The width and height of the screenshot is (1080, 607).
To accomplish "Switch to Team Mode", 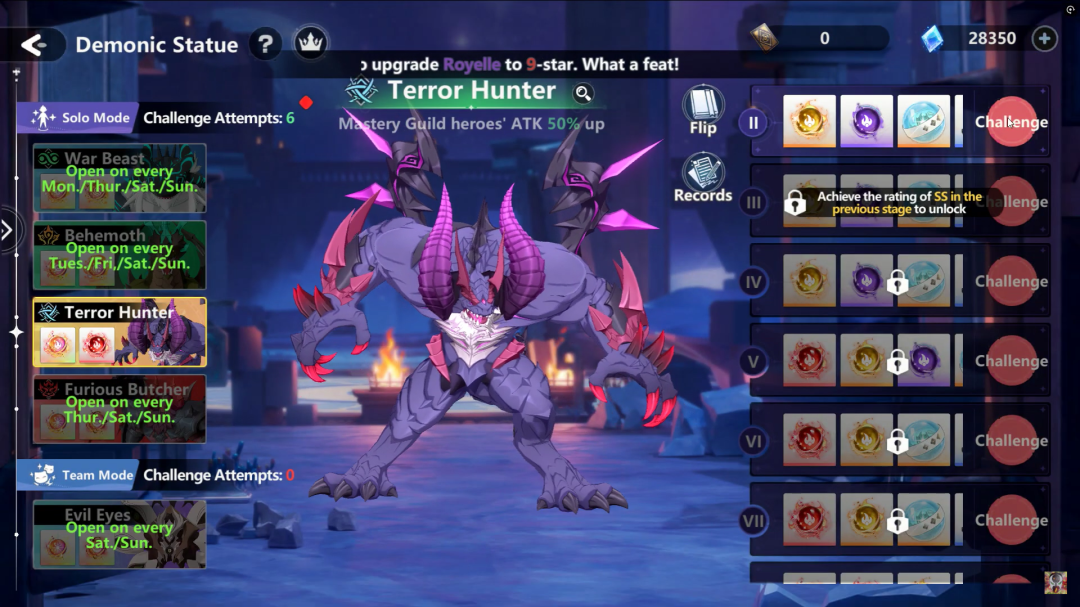I will point(77,475).
